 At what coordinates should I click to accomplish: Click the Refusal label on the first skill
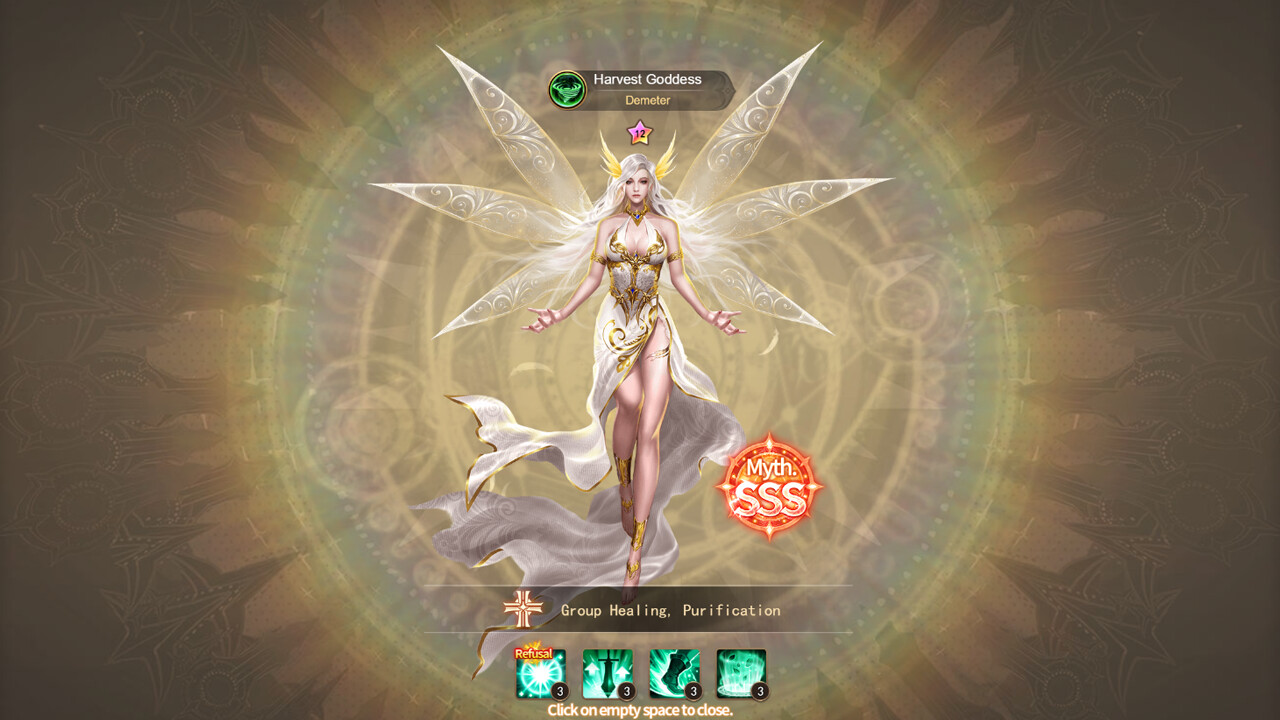pos(536,652)
